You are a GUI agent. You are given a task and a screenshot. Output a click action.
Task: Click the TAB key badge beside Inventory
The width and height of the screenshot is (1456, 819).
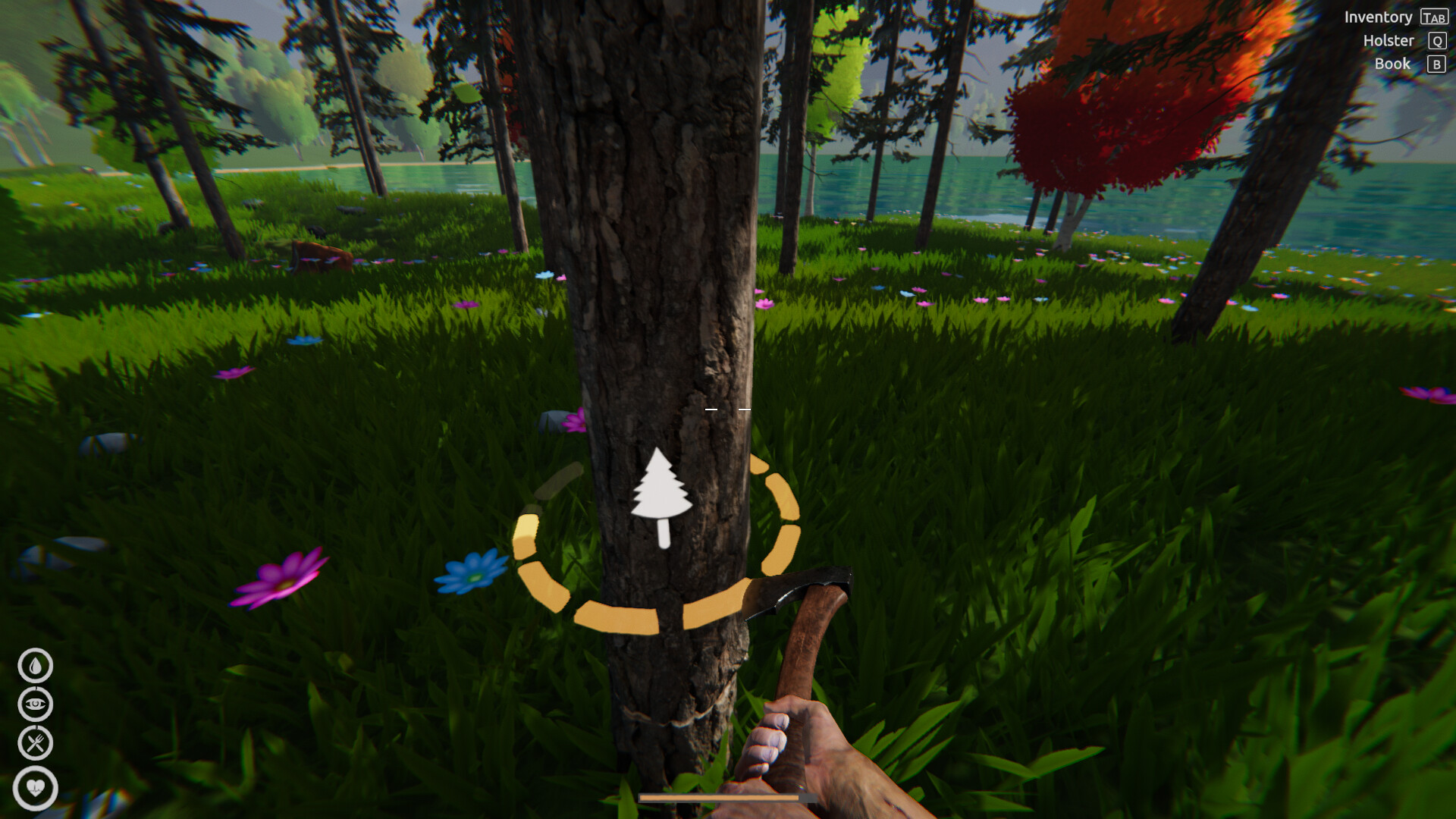(x=1436, y=17)
